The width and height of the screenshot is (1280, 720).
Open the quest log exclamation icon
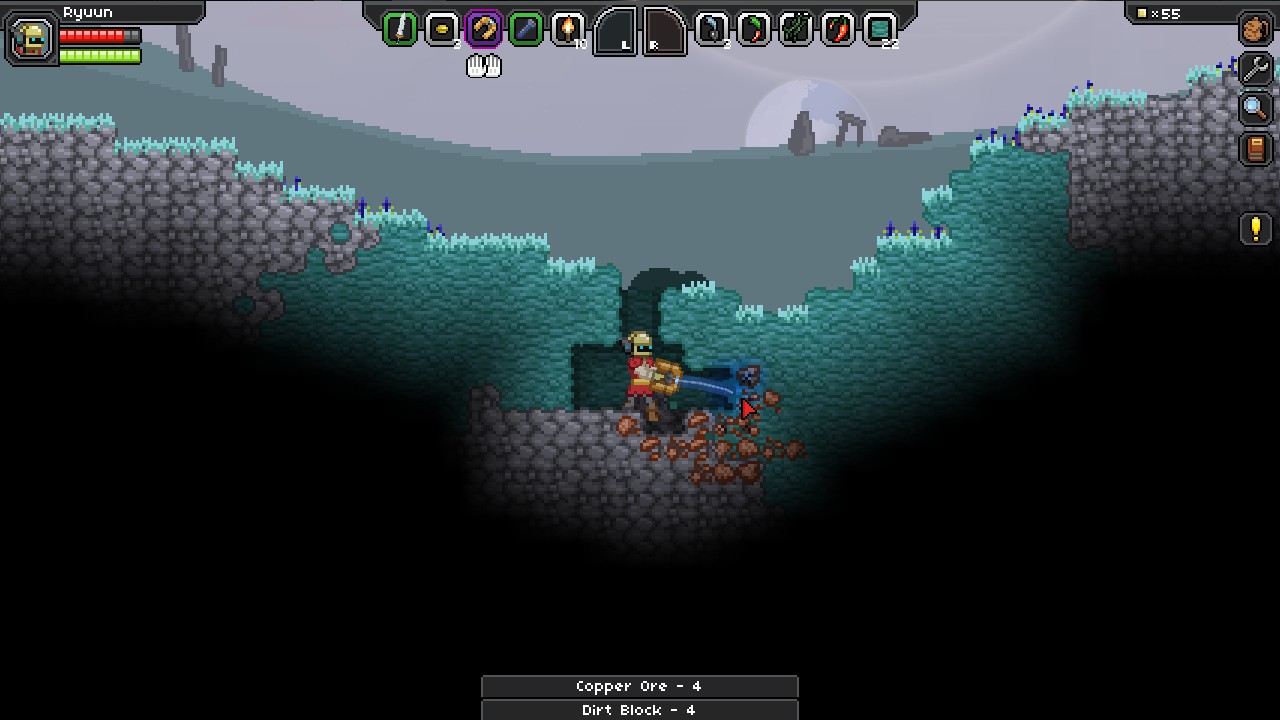pos(1255,229)
